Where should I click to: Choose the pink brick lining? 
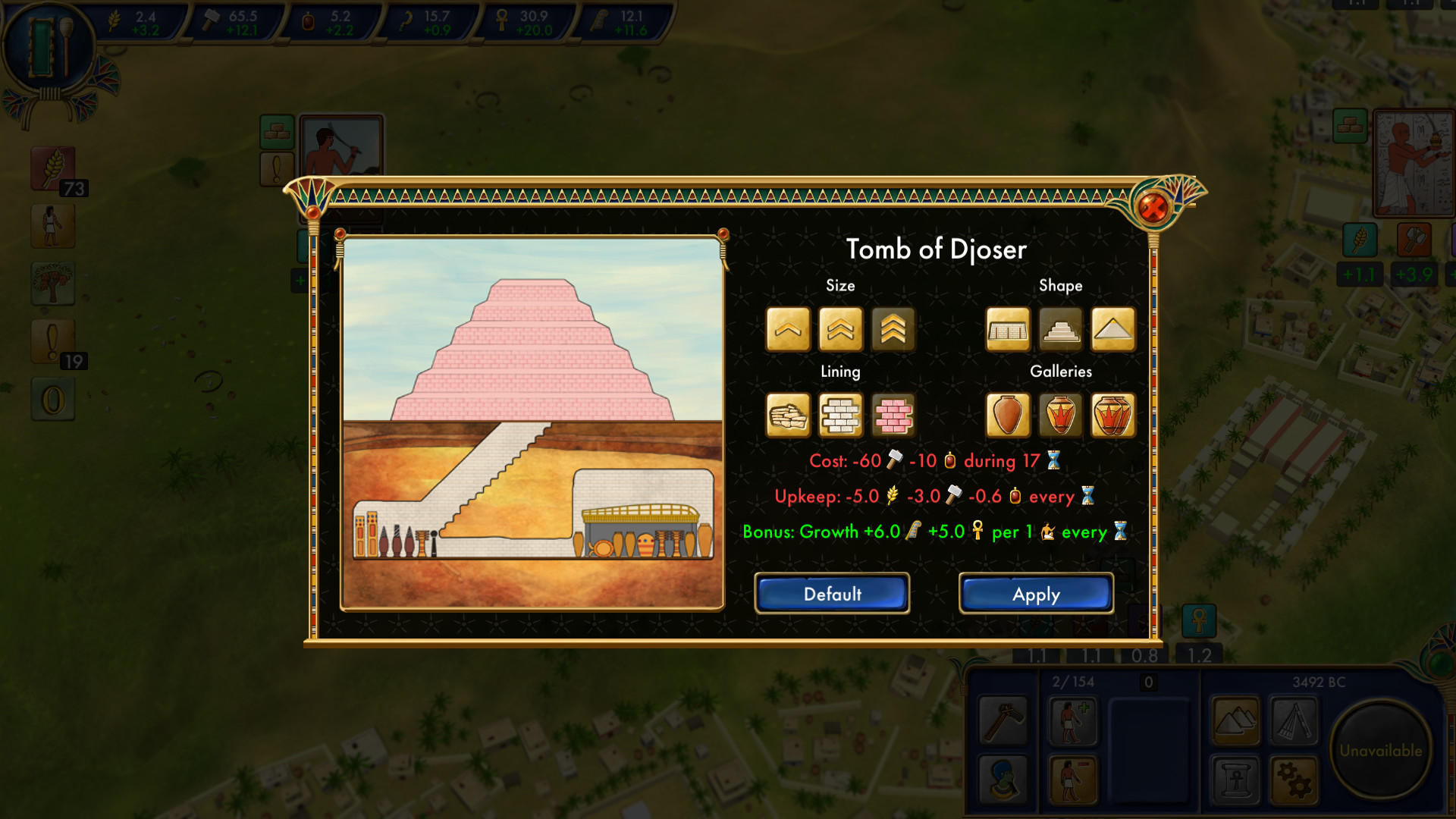click(x=893, y=416)
